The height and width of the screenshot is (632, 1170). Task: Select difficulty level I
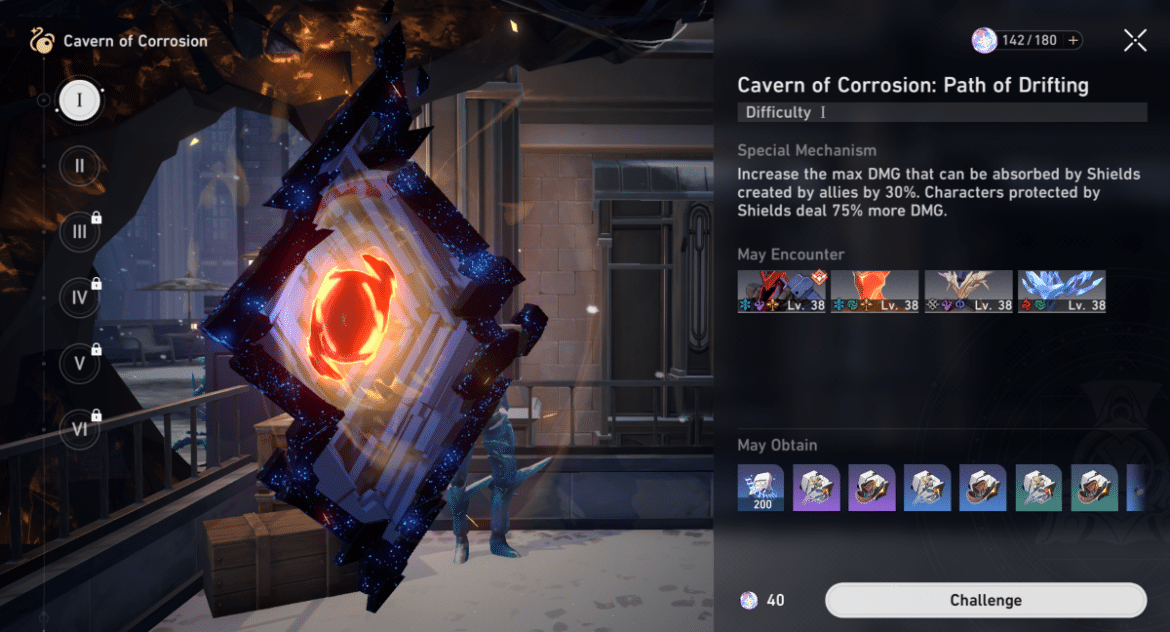point(79,100)
